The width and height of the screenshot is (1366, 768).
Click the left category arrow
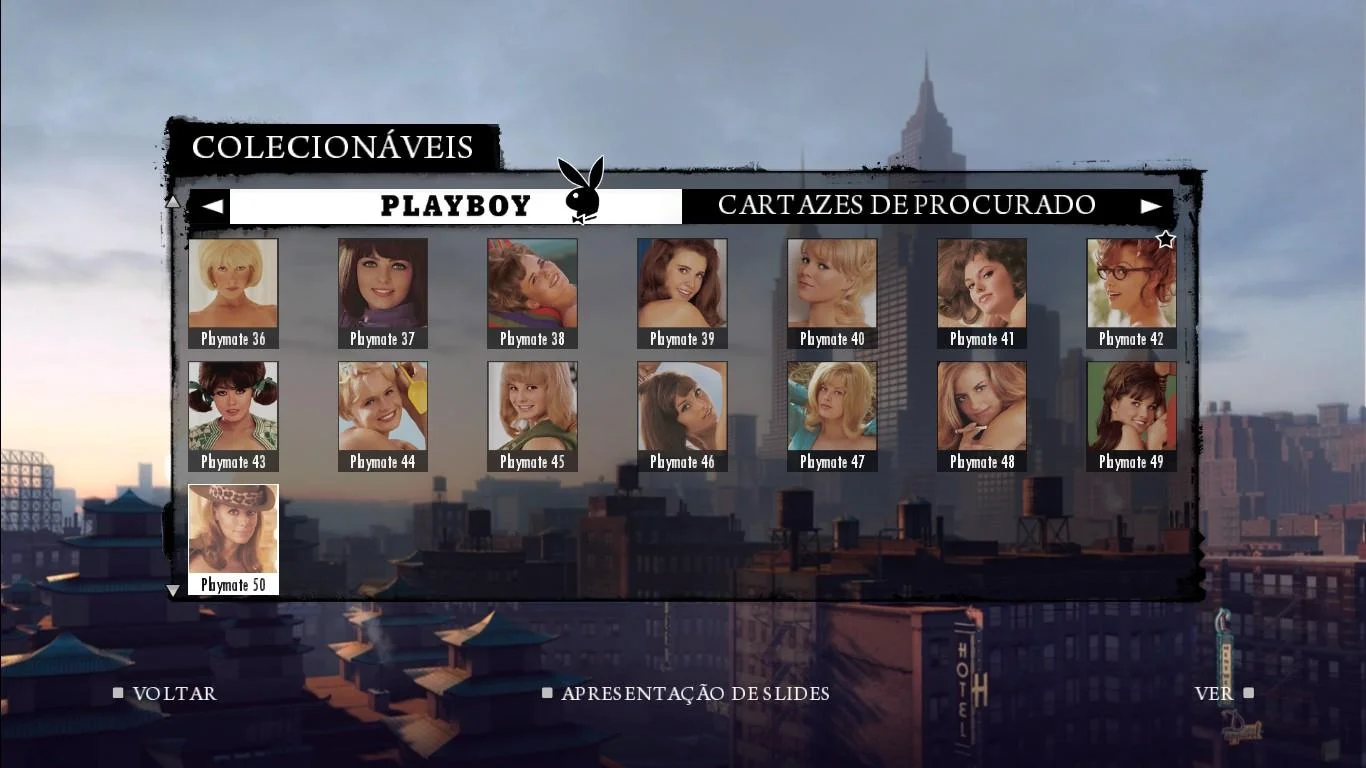coord(211,206)
